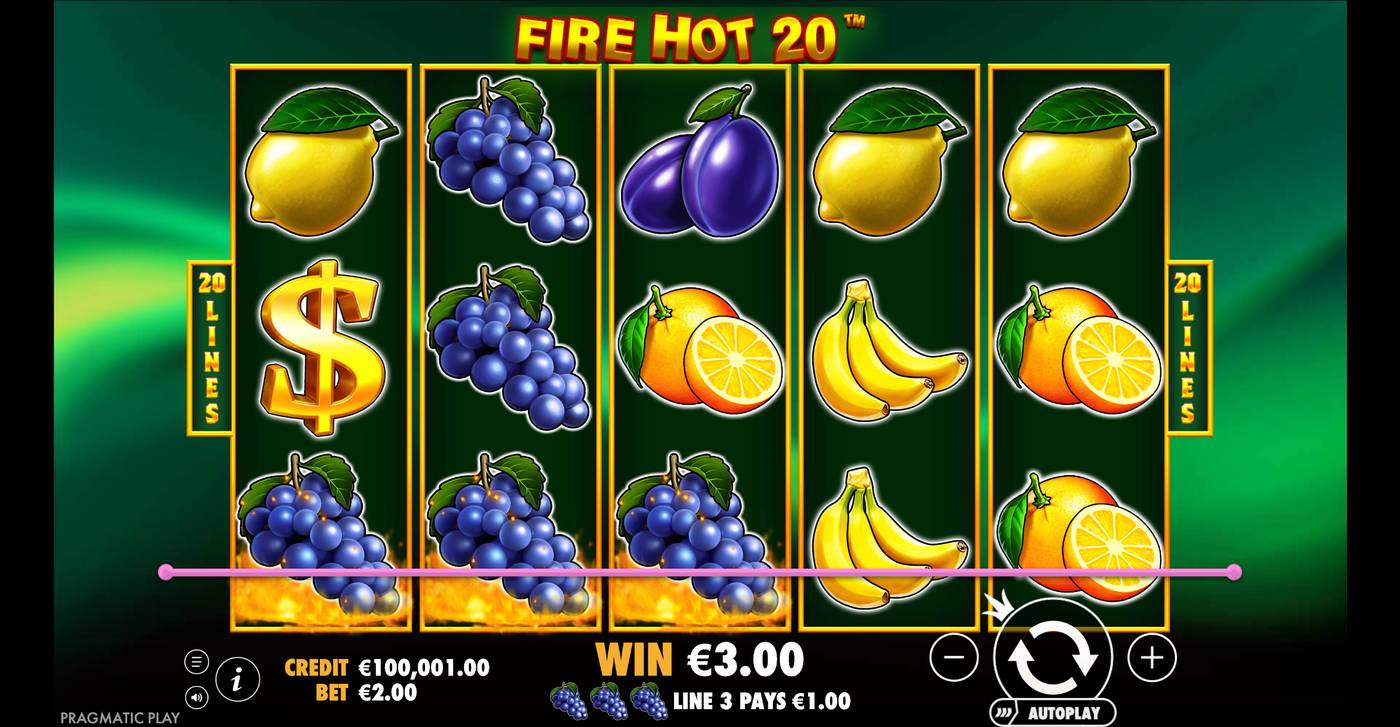Decrease the bet with the minus icon

tap(956, 659)
